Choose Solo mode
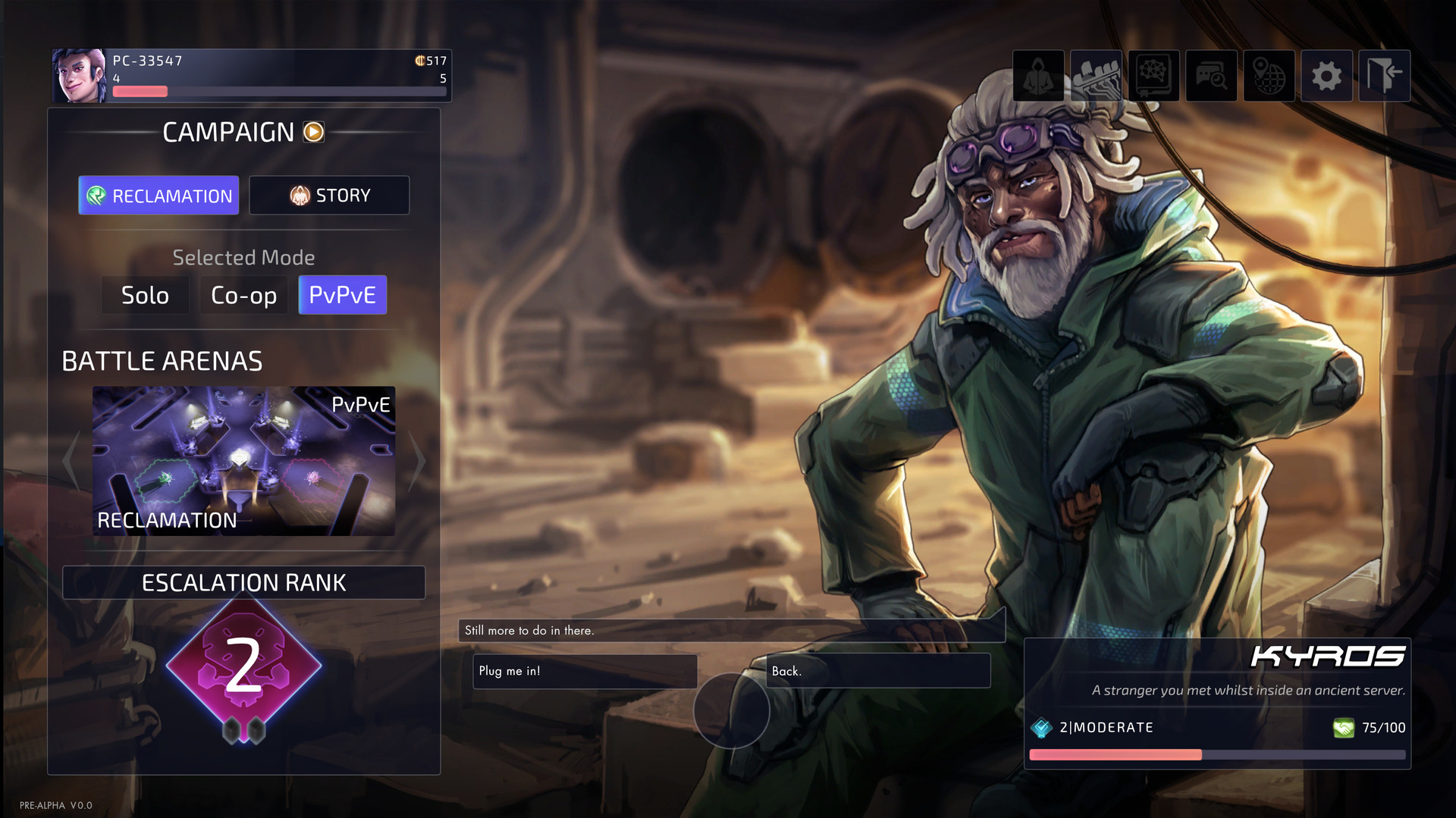Screen dimensions: 1456x818 coord(145,295)
